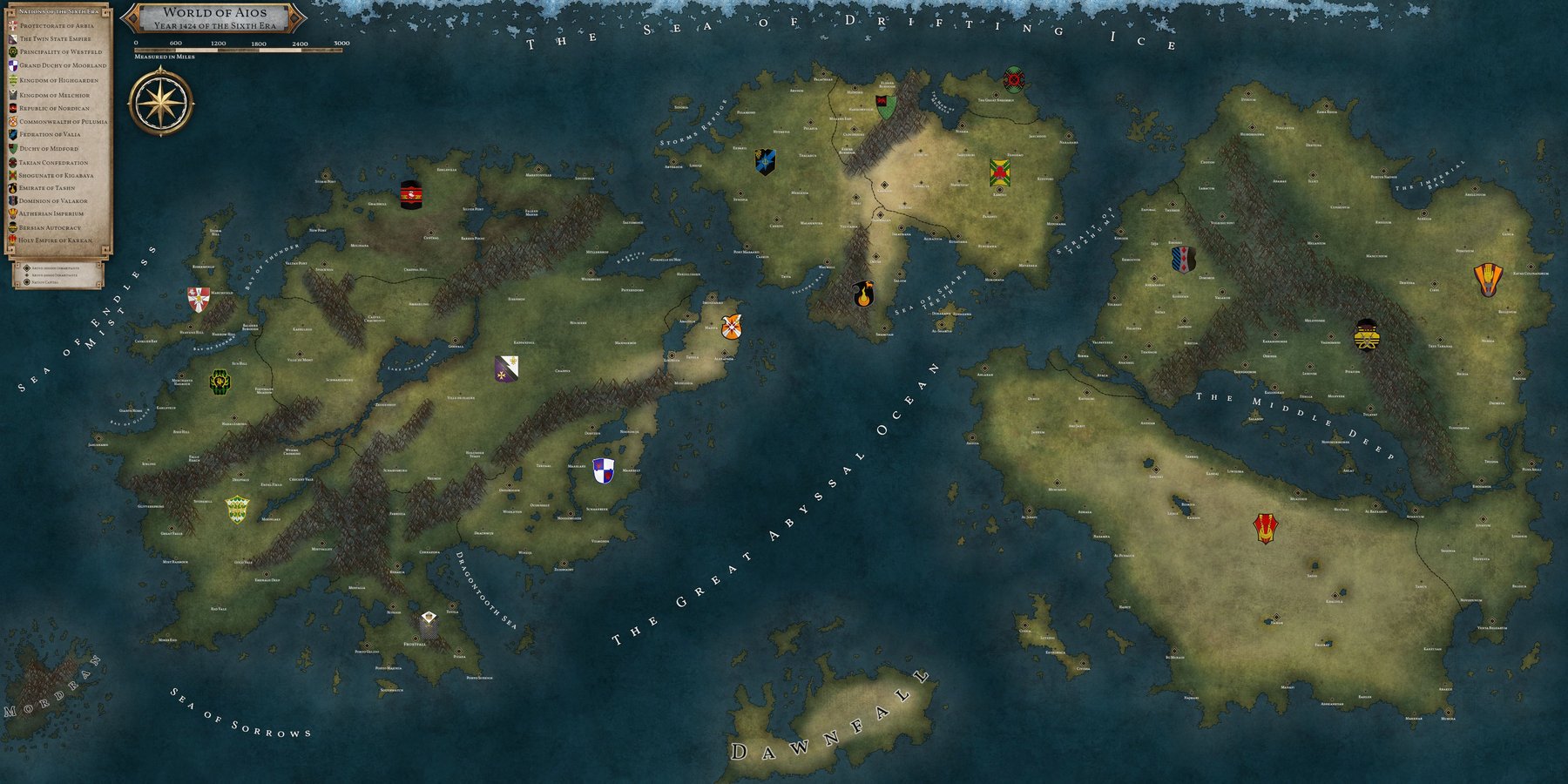This screenshot has width=1568, height=784.
Task: Select Protectorate of Arbia in the legend
Action: point(56,26)
